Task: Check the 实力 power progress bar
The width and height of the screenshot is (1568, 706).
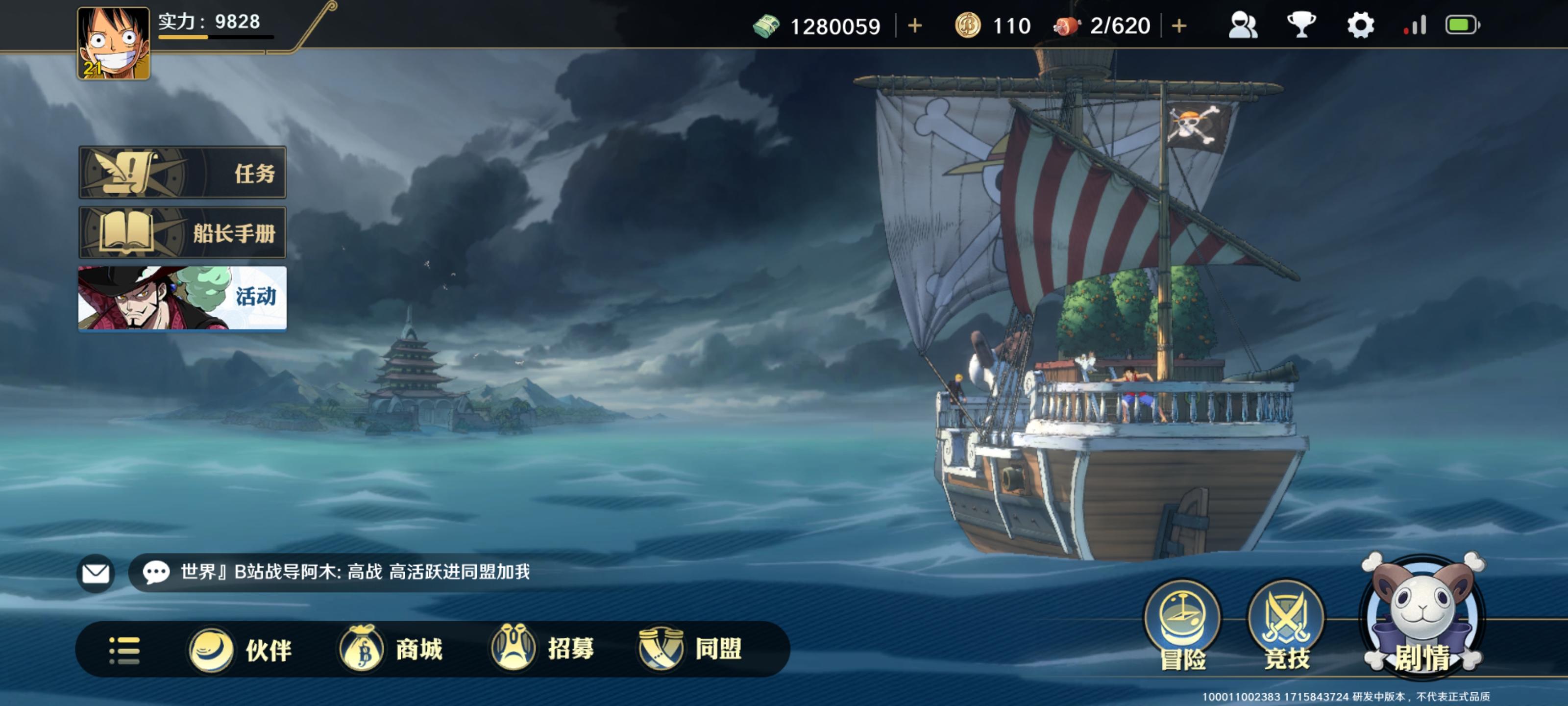Action: point(216,37)
